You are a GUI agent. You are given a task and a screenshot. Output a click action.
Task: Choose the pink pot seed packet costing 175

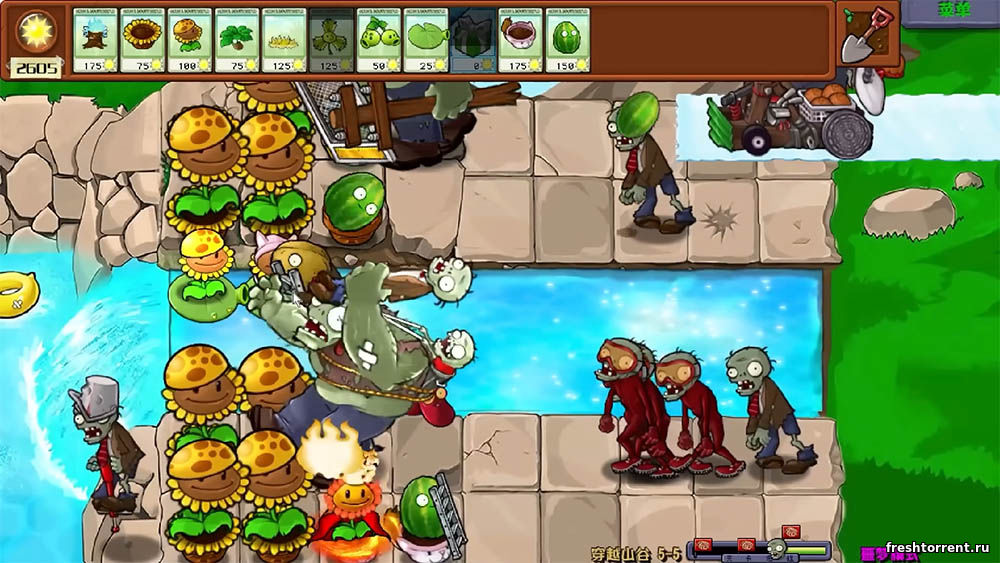tap(520, 40)
